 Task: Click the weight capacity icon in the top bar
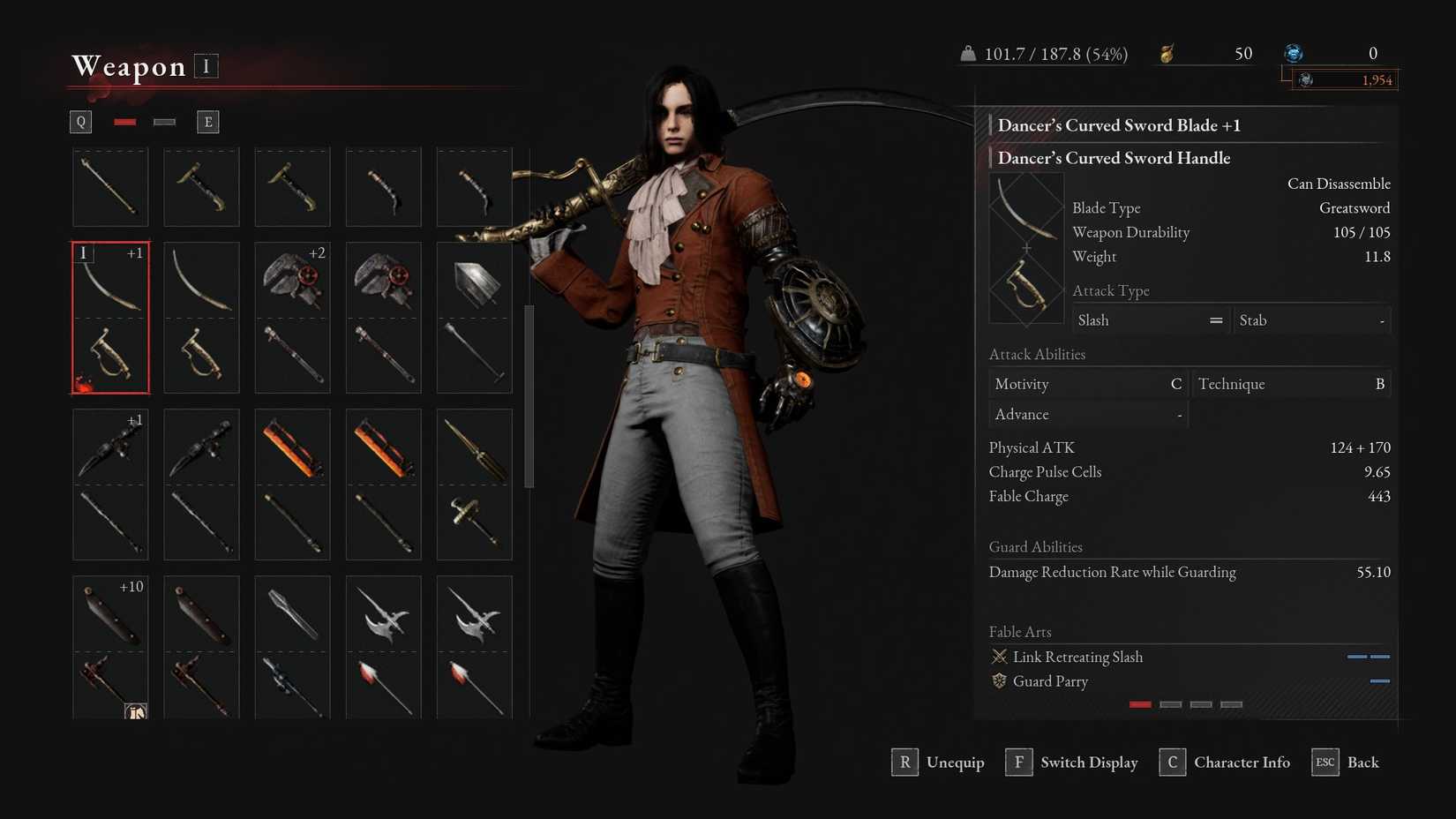pos(969,53)
